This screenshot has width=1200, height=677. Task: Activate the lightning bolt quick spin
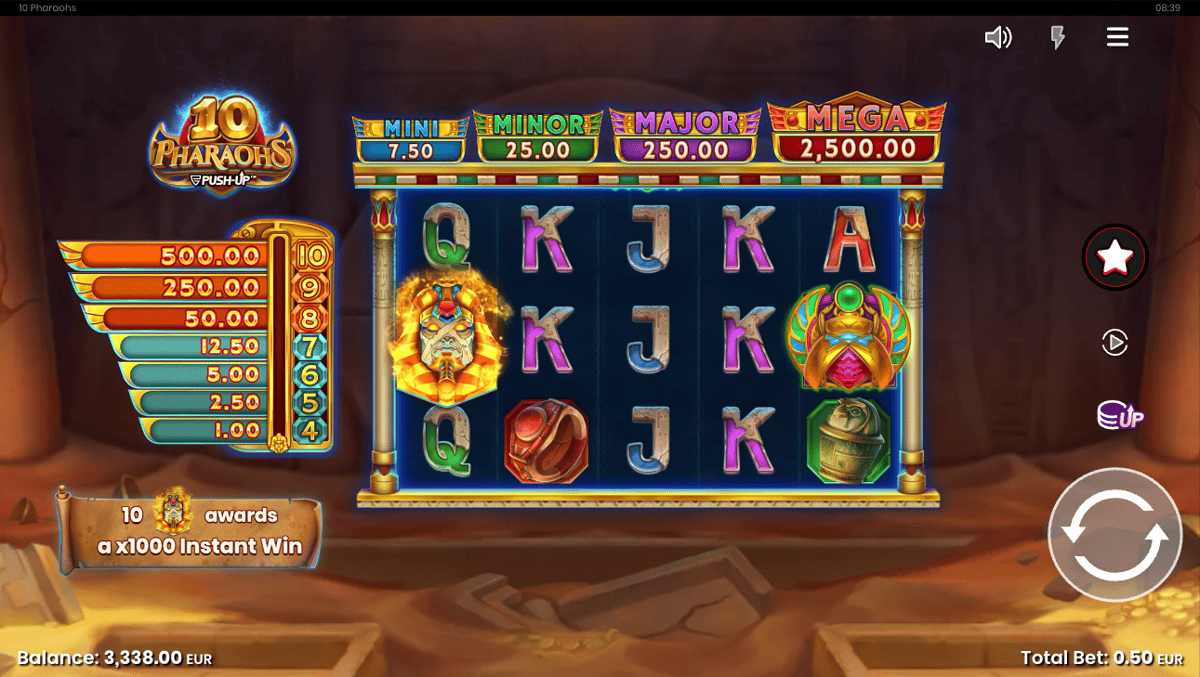click(1057, 38)
